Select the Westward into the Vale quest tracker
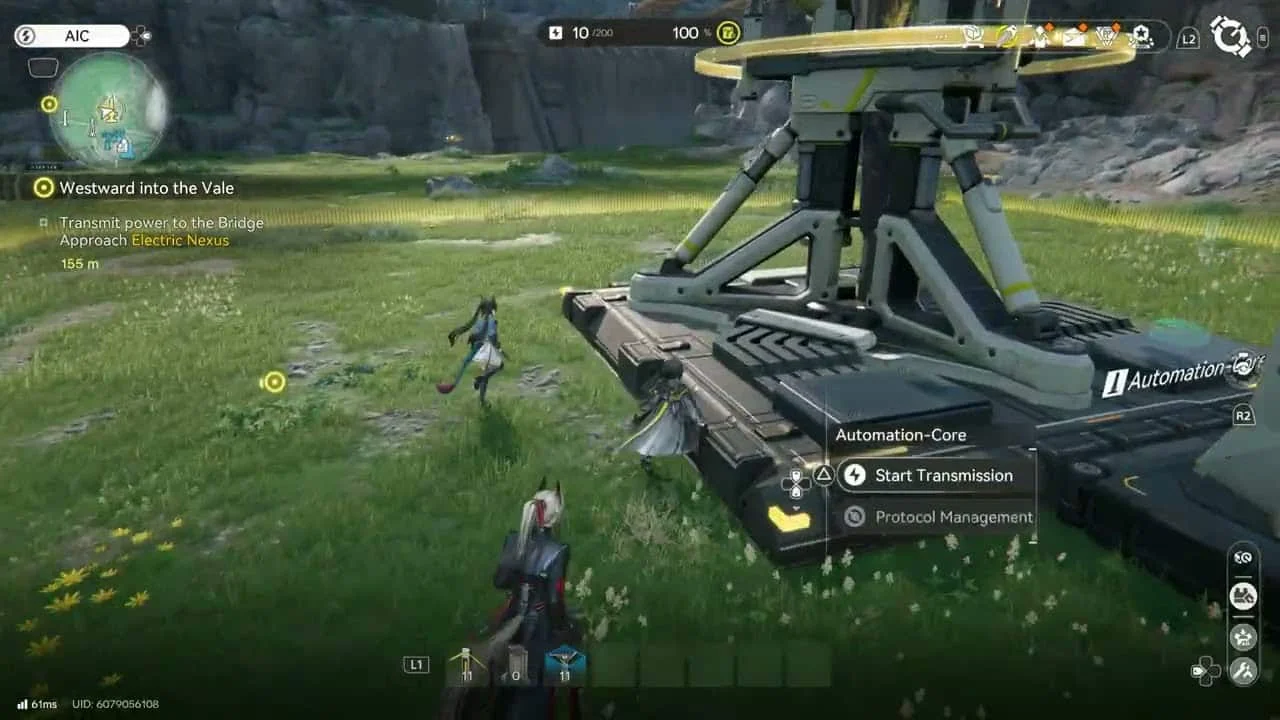Screen dimensions: 1280x720 tap(146, 188)
